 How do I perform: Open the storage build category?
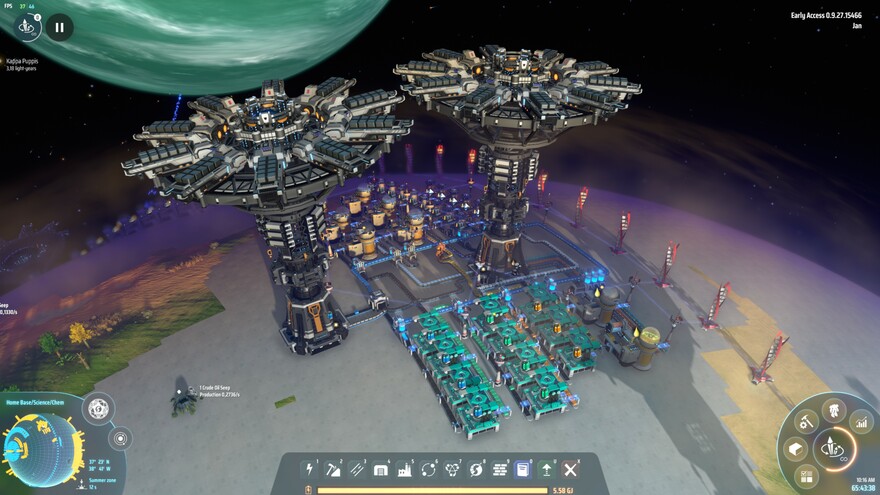pyautogui.click(x=380, y=469)
